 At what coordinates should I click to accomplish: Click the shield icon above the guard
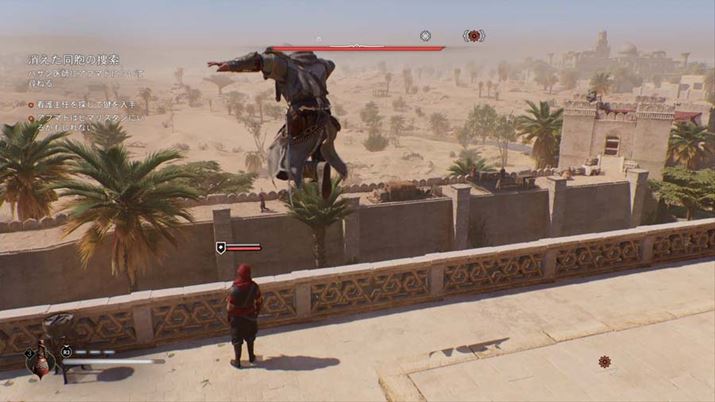[220, 247]
